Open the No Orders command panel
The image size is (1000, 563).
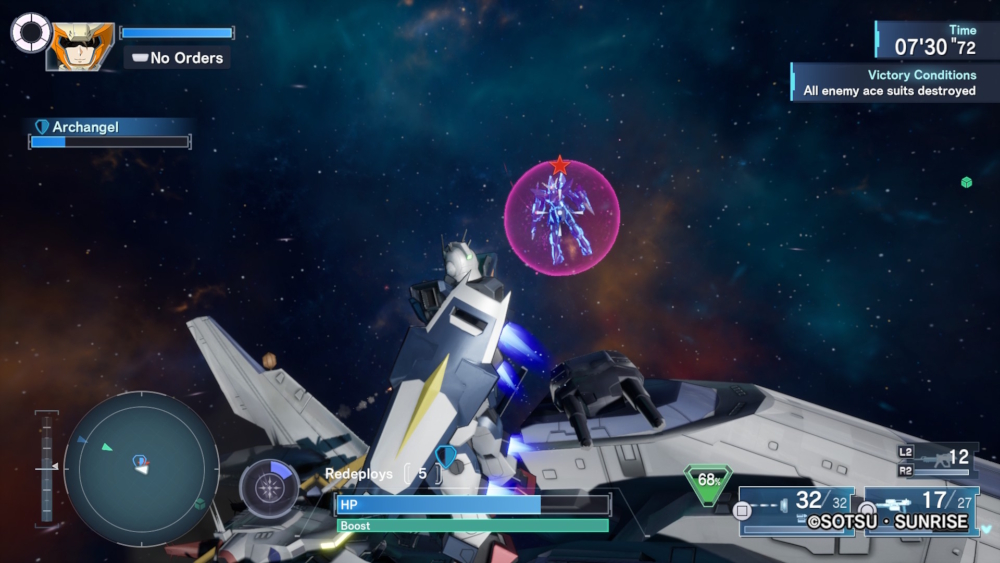(177, 58)
